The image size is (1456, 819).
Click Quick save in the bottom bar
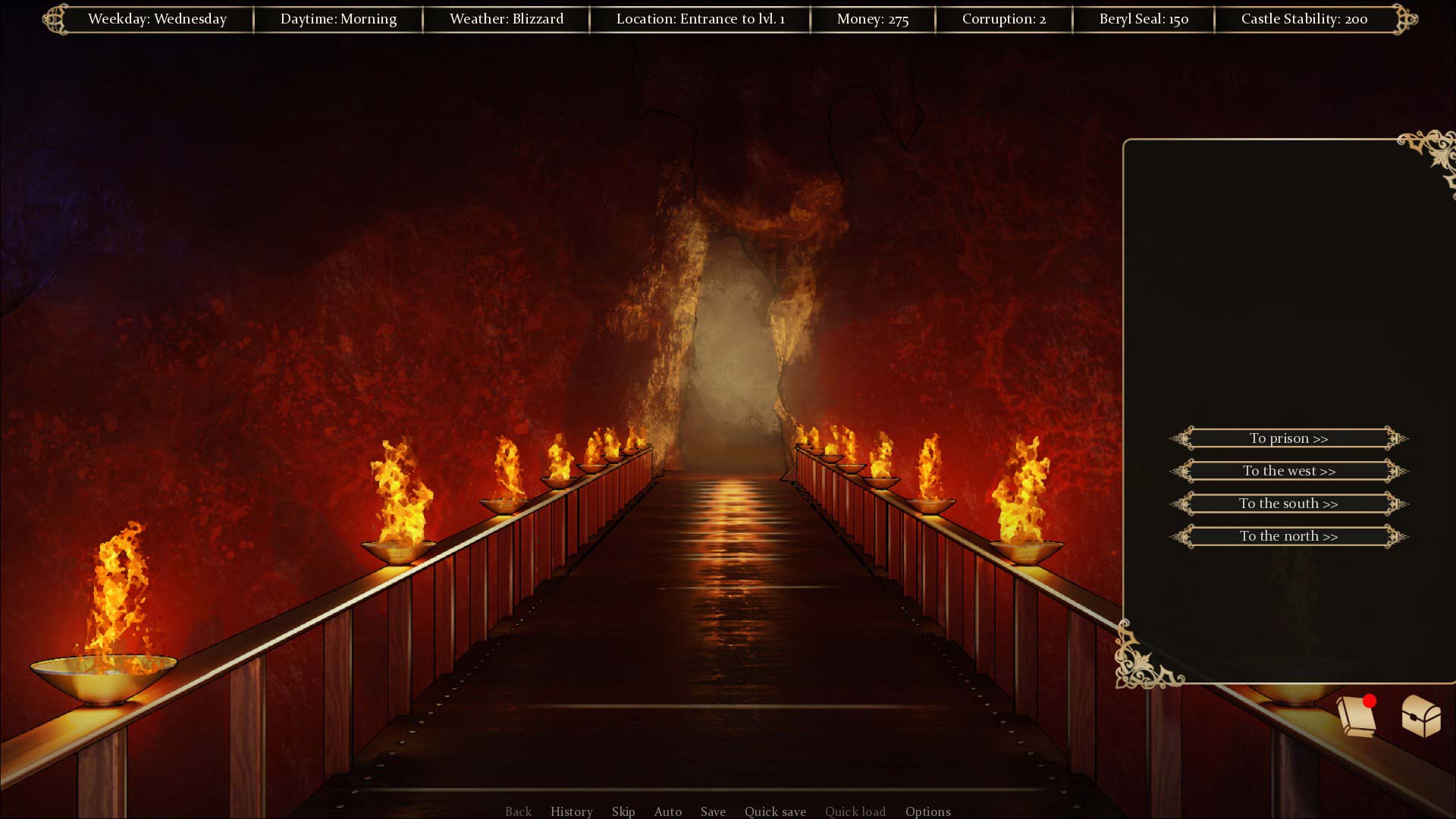[775, 811]
